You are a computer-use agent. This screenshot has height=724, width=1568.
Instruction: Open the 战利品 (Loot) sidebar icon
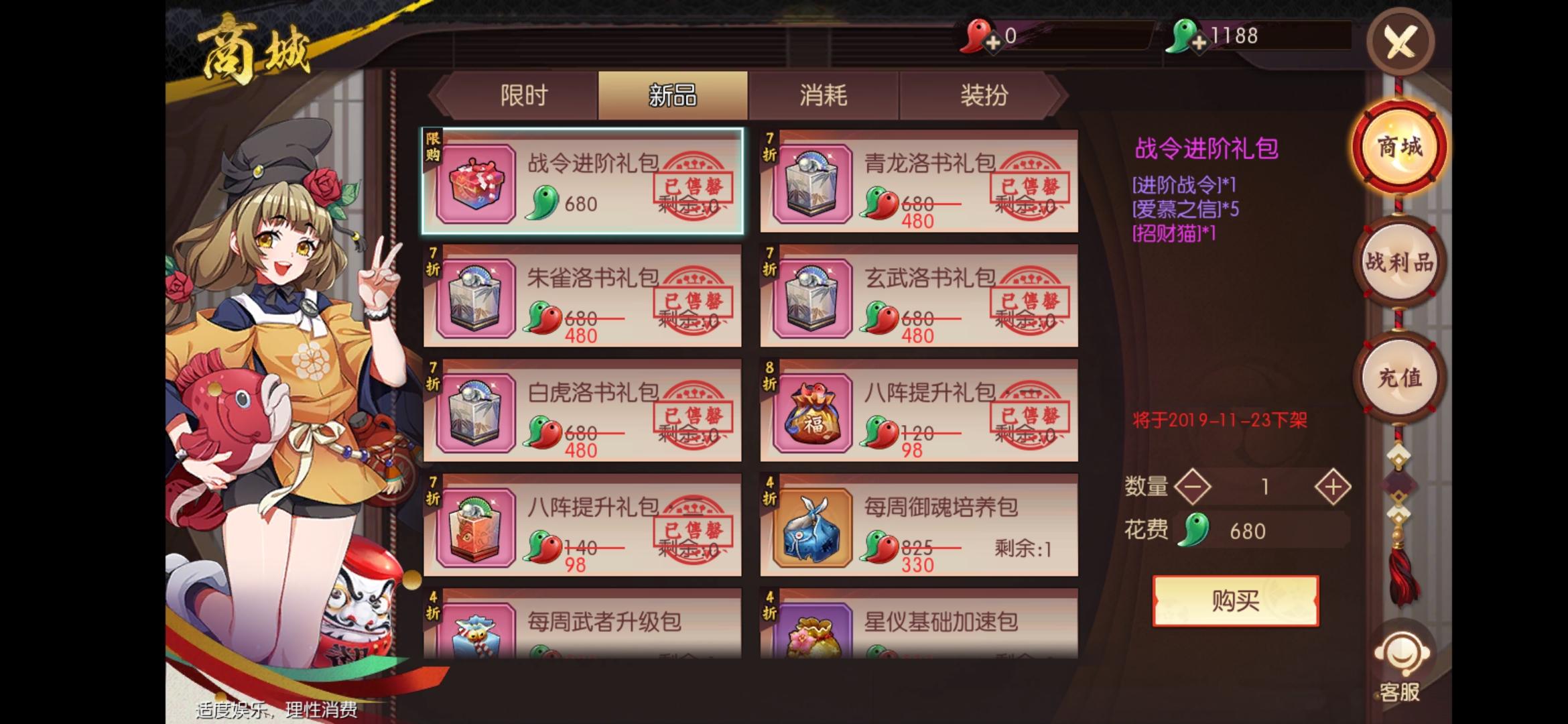coord(1398,261)
